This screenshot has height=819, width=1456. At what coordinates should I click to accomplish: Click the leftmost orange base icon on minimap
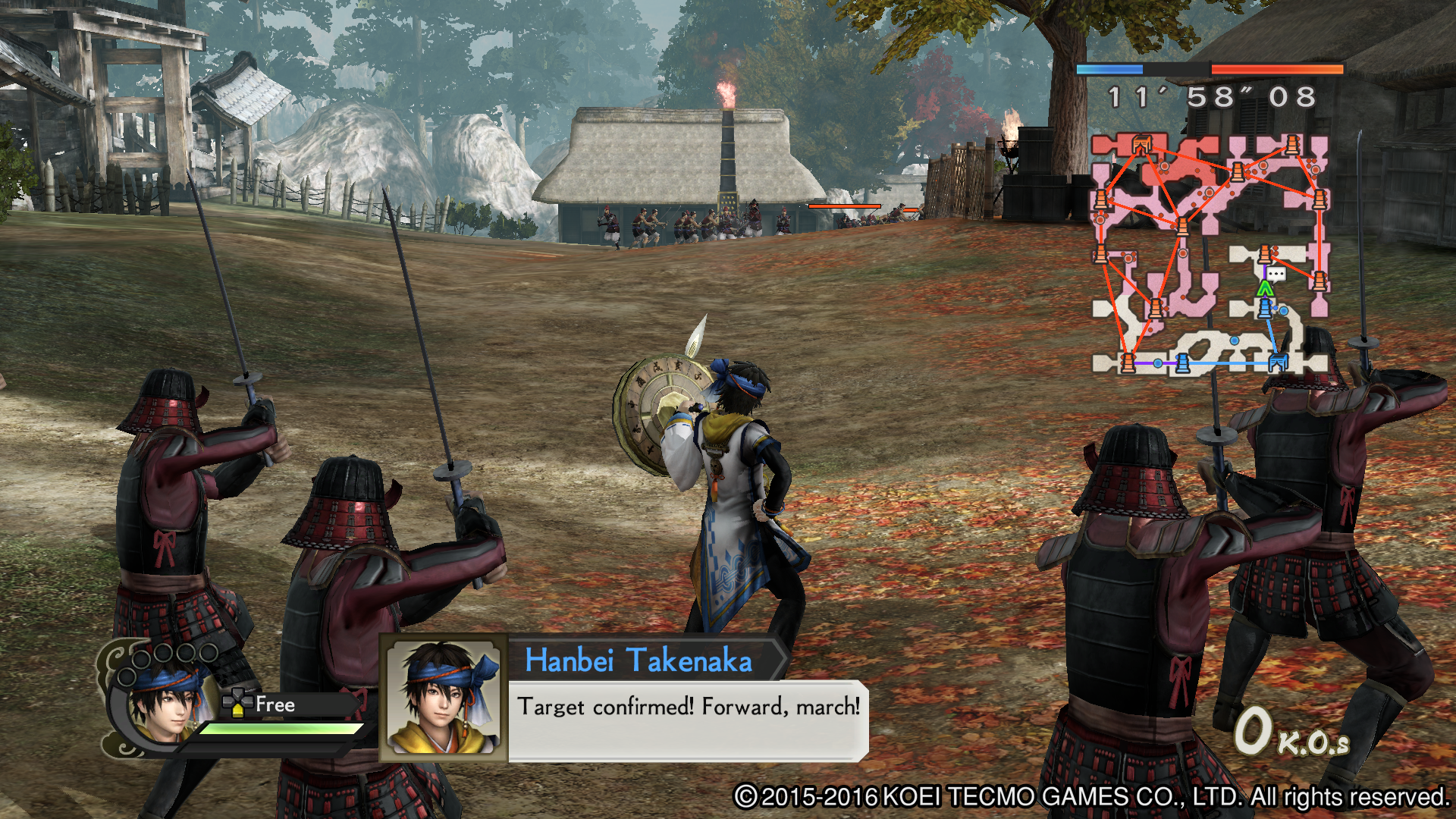1101,199
